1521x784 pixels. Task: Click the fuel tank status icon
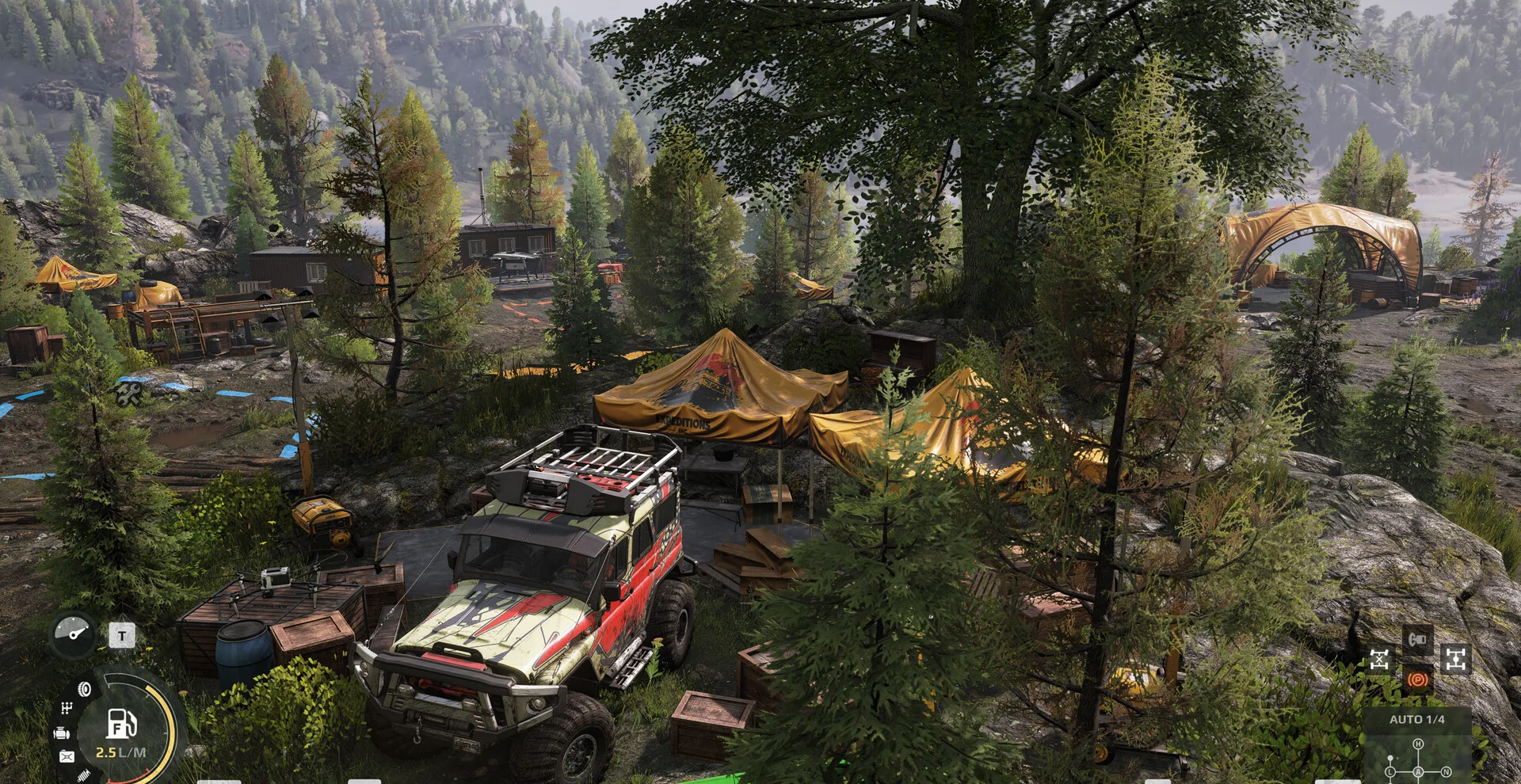67,757
